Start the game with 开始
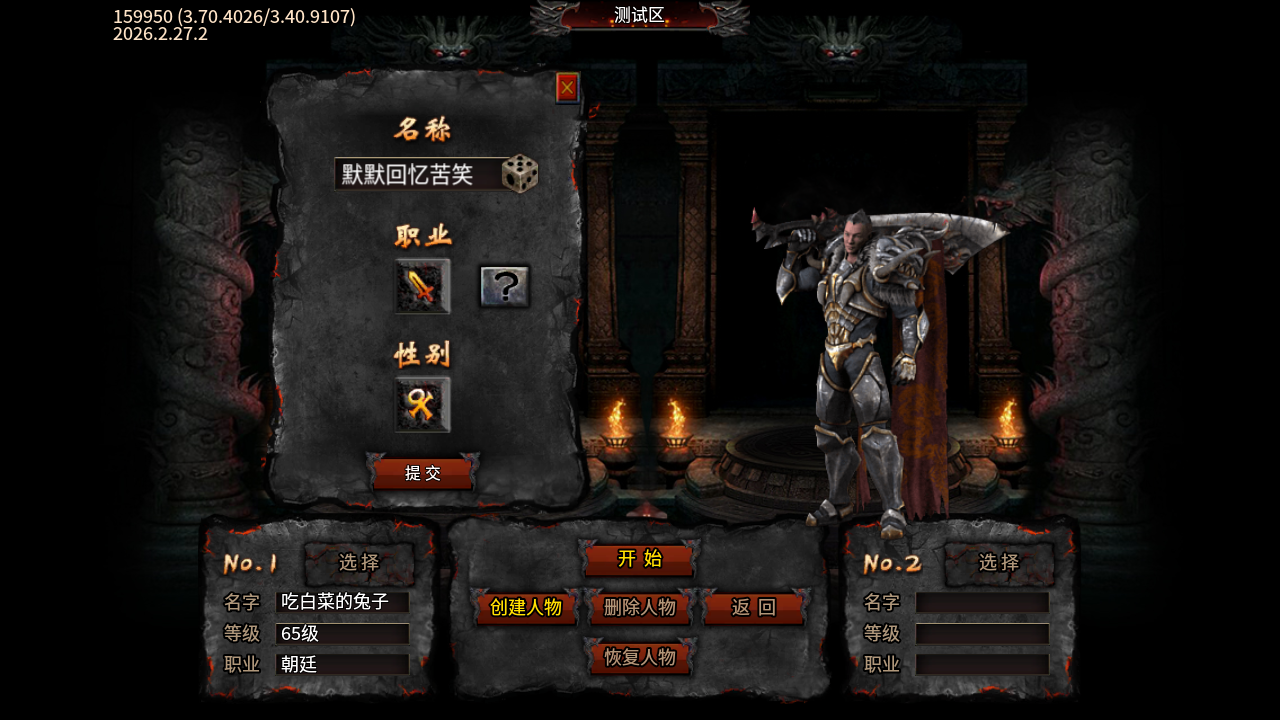1280x720 pixels. coord(640,559)
